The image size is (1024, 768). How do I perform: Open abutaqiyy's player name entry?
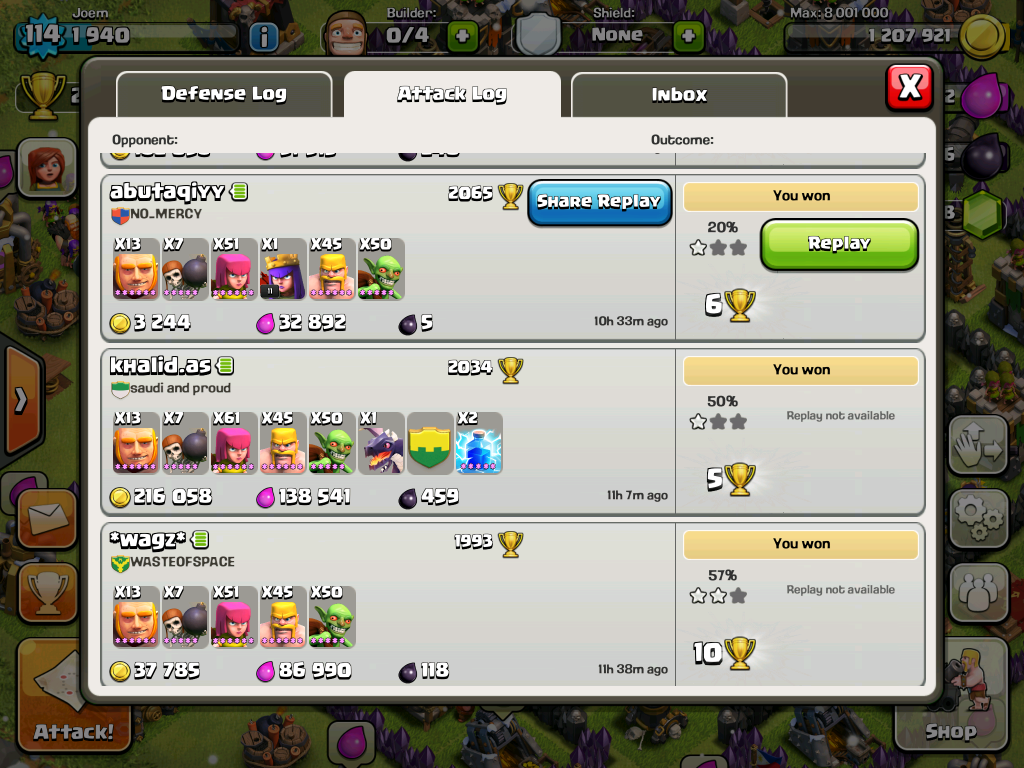point(167,192)
